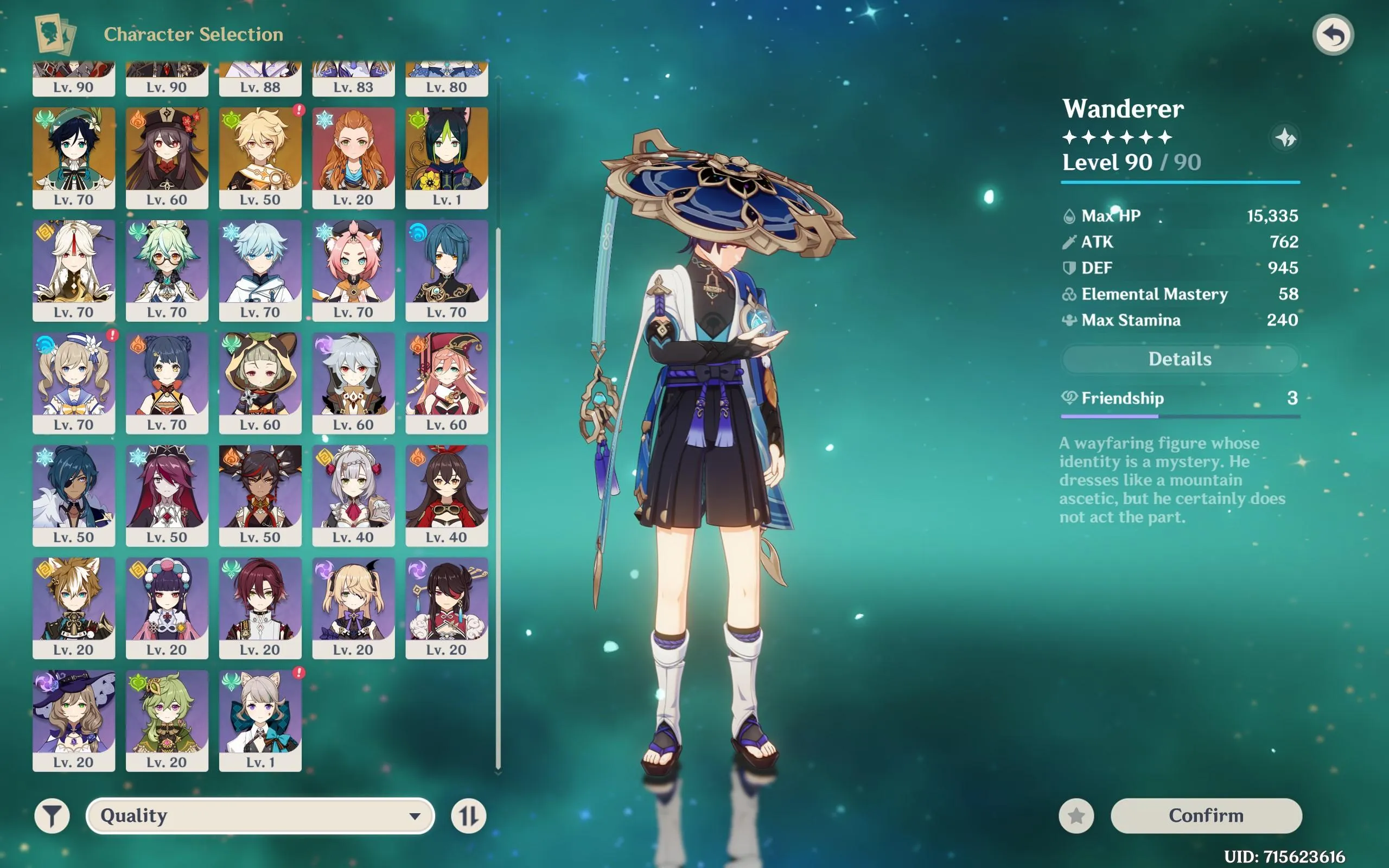This screenshot has height=868, width=1389.
Task: Click the sparkle icon beside Wanderer's star rating
Action: point(1286,138)
